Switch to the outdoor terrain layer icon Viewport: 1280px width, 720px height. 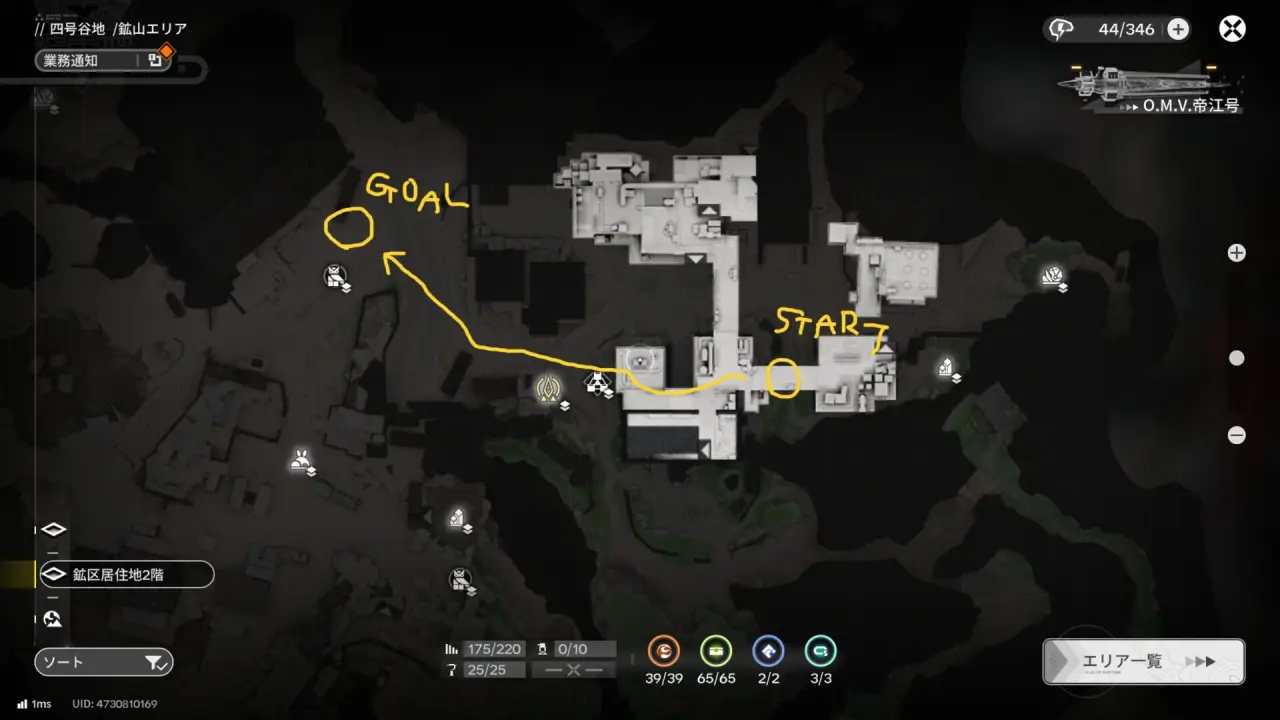[53, 619]
